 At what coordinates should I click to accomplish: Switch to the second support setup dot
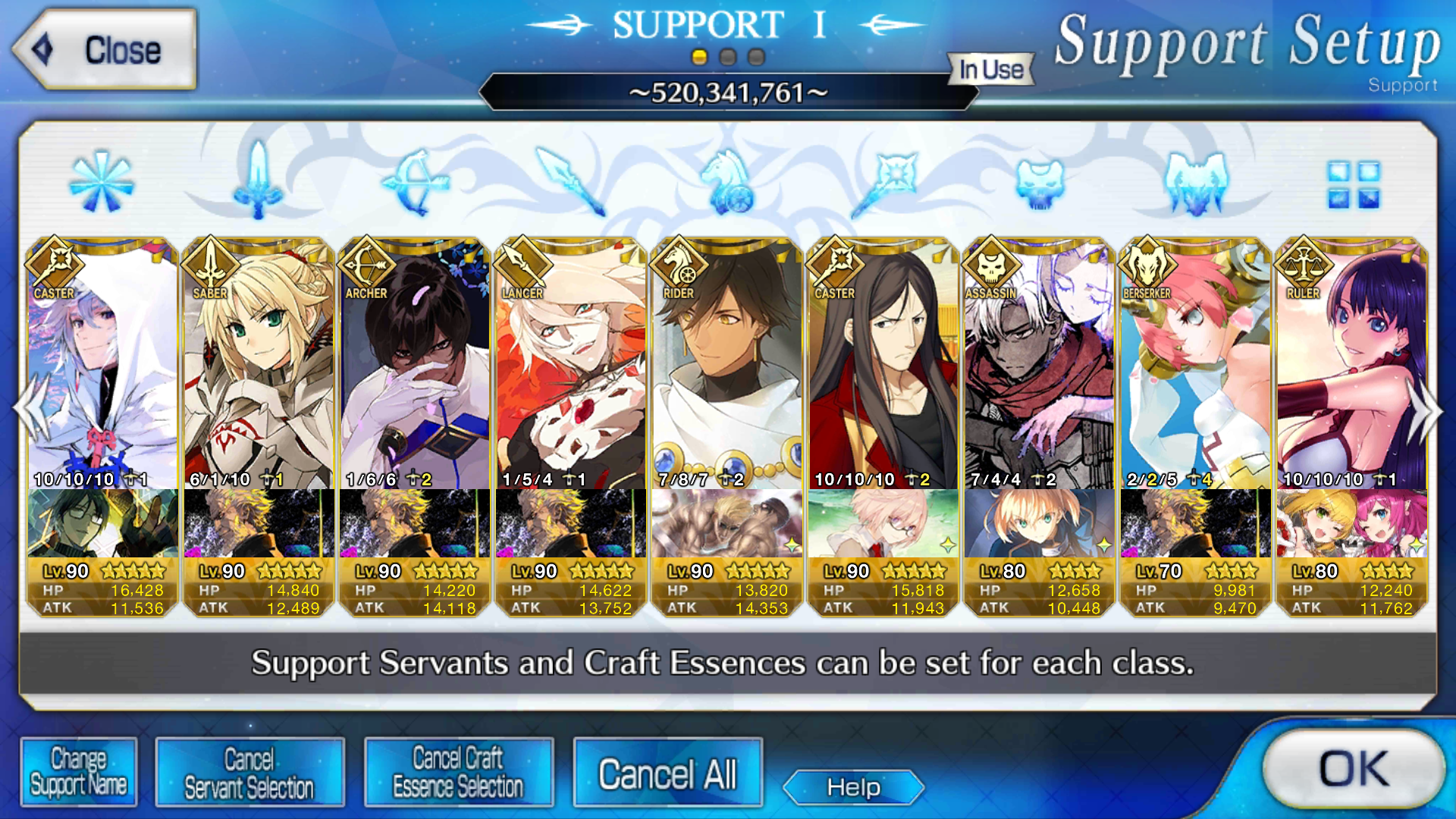tap(728, 58)
